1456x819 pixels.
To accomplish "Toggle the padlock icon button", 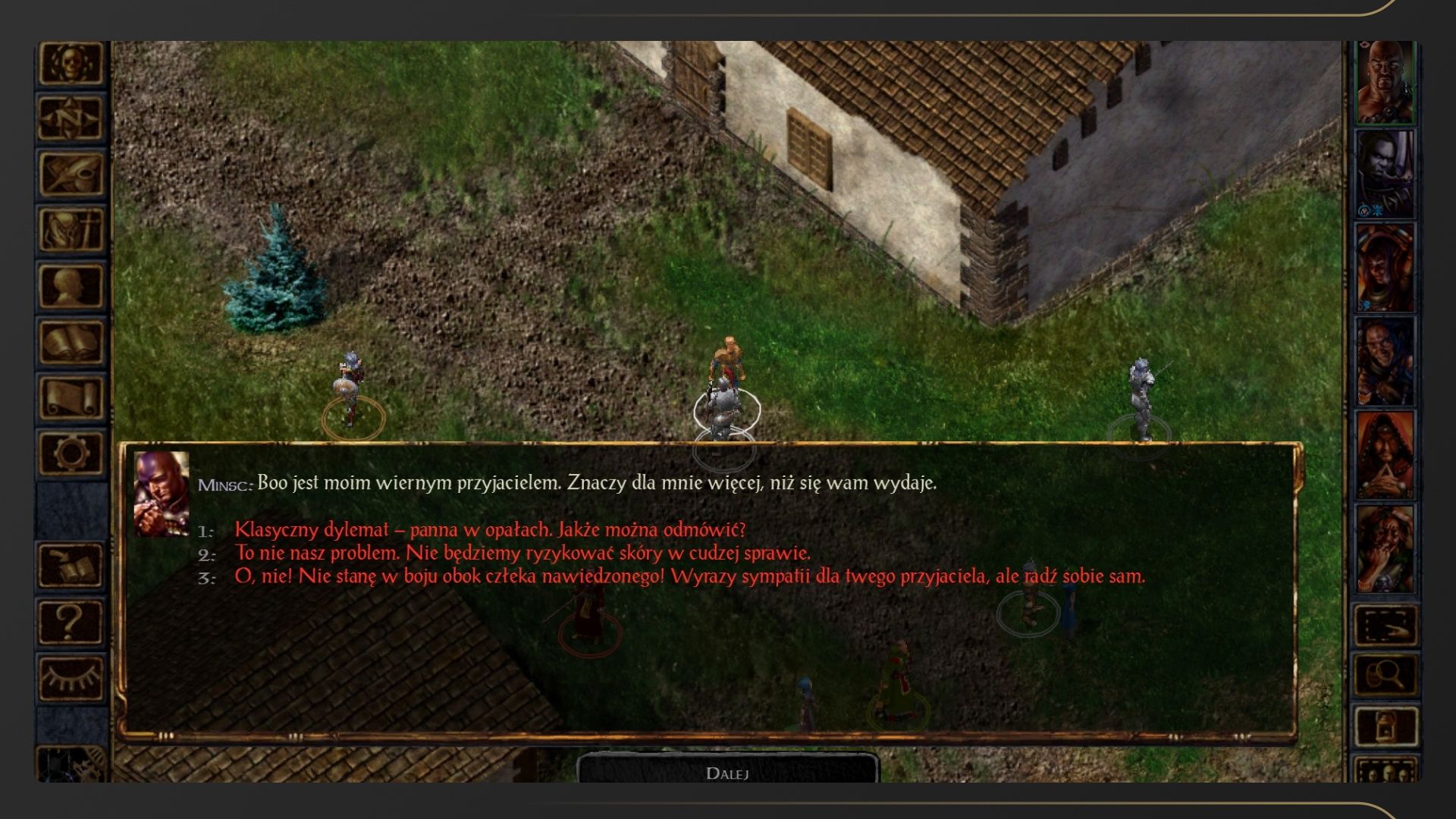I will [1385, 725].
